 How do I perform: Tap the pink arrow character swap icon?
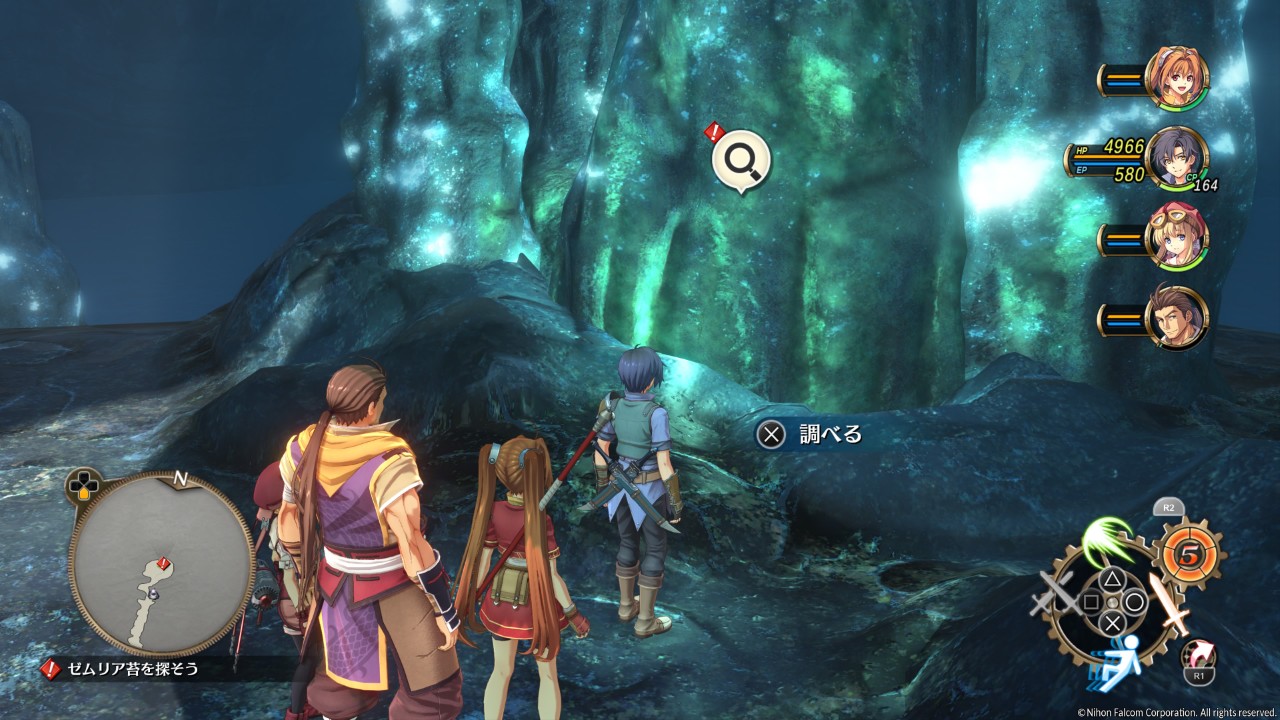pos(1197,656)
